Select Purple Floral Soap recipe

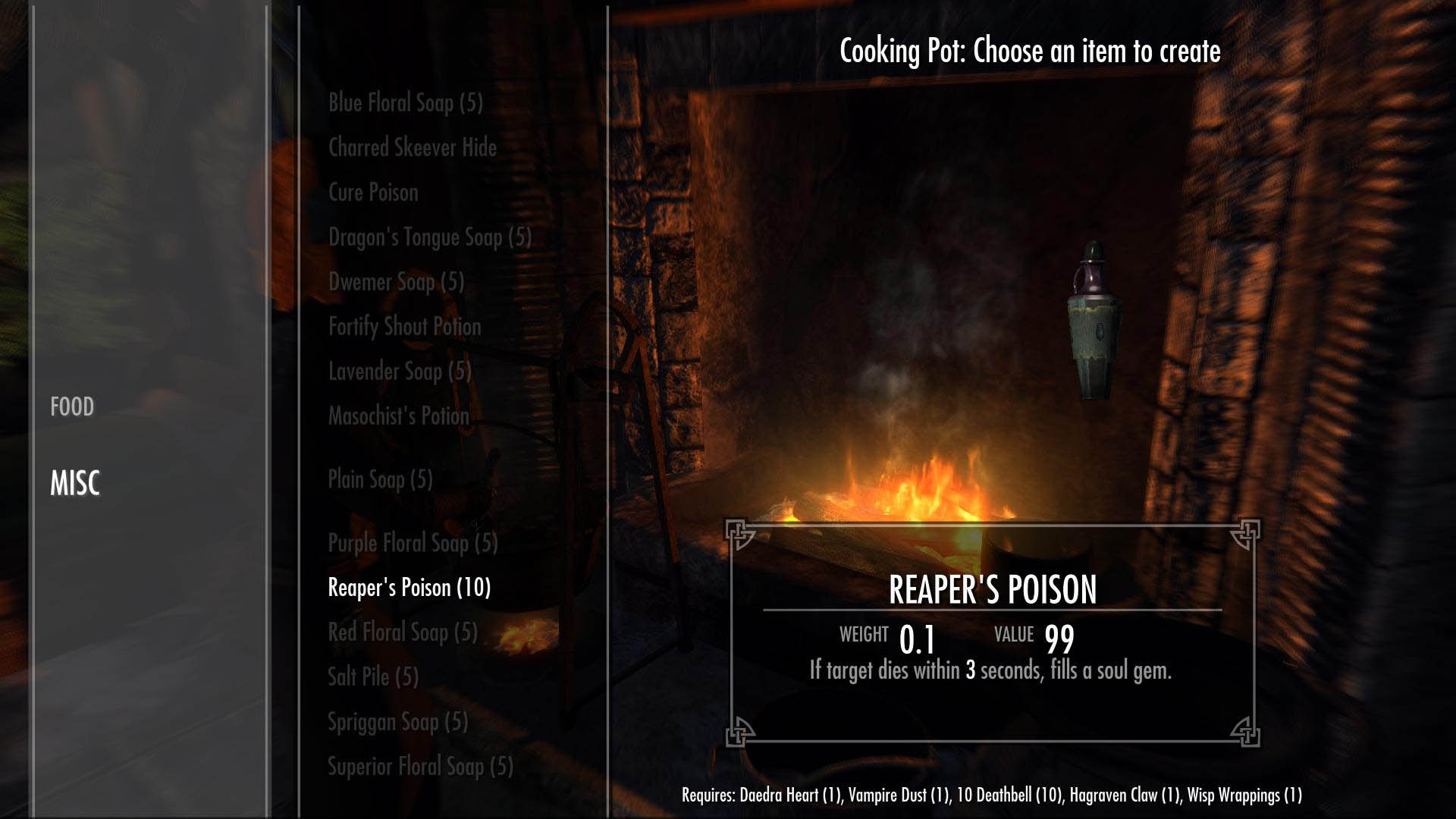413,543
